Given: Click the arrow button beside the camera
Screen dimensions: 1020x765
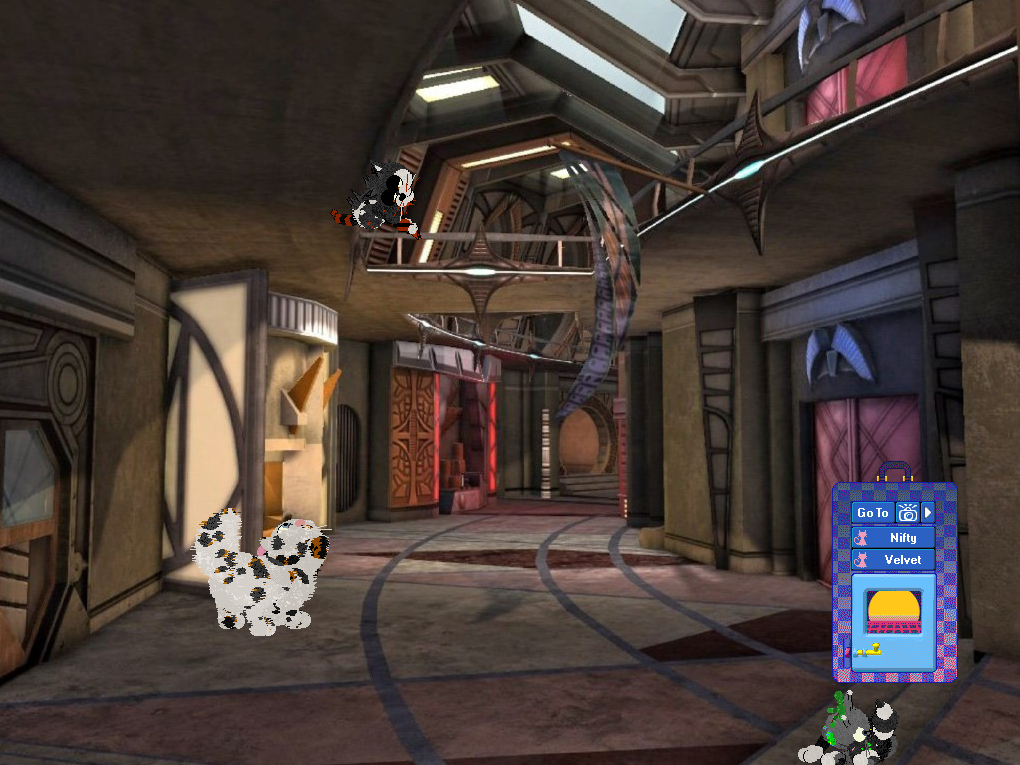Looking at the screenshot, I should click(x=927, y=513).
